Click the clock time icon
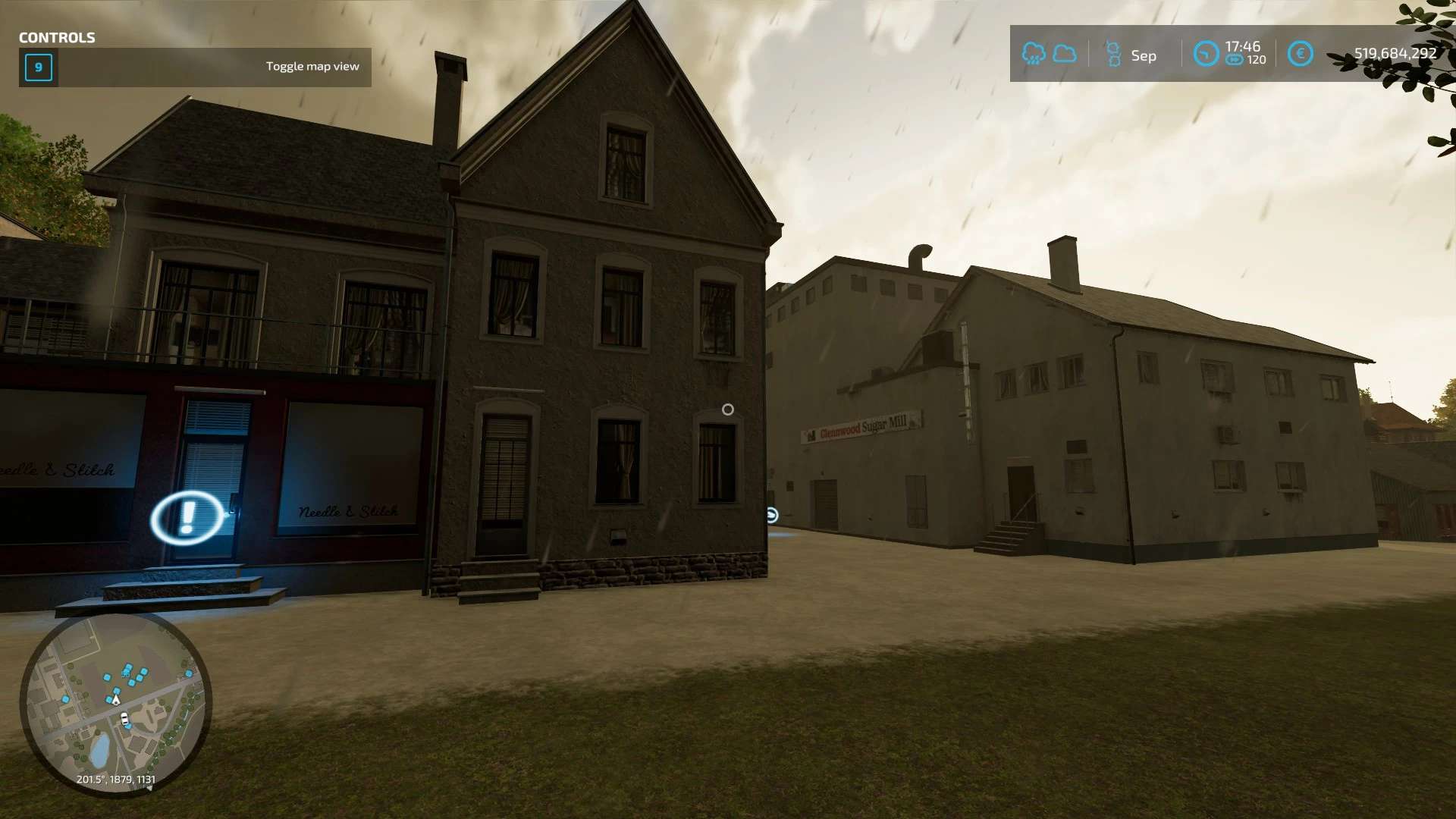The width and height of the screenshot is (1456, 819). 1205,54
